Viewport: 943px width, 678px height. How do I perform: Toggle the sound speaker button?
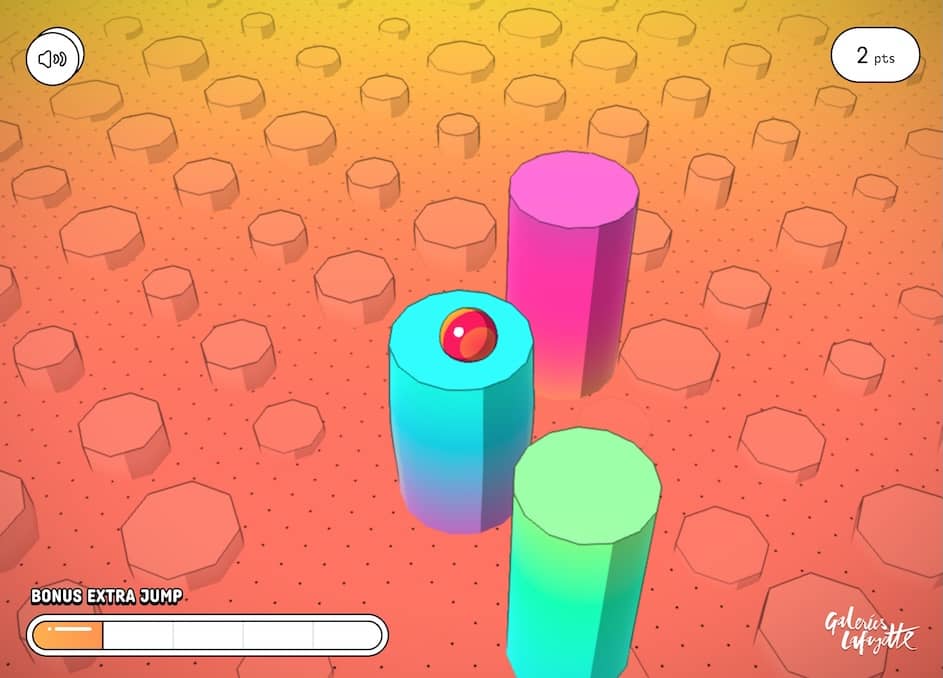click(x=54, y=57)
